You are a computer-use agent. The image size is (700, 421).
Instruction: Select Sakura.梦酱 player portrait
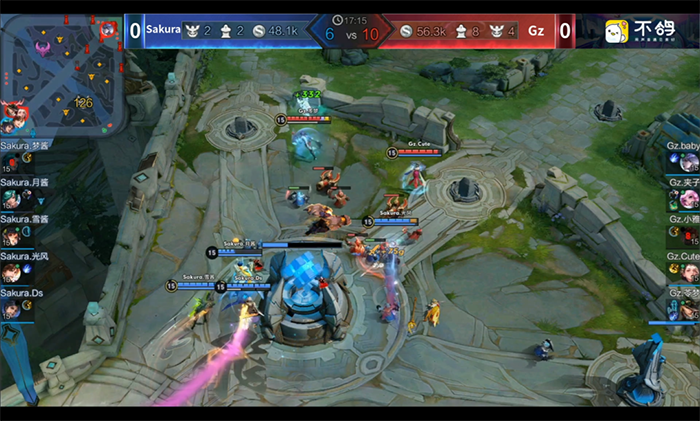click(x=11, y=162)
